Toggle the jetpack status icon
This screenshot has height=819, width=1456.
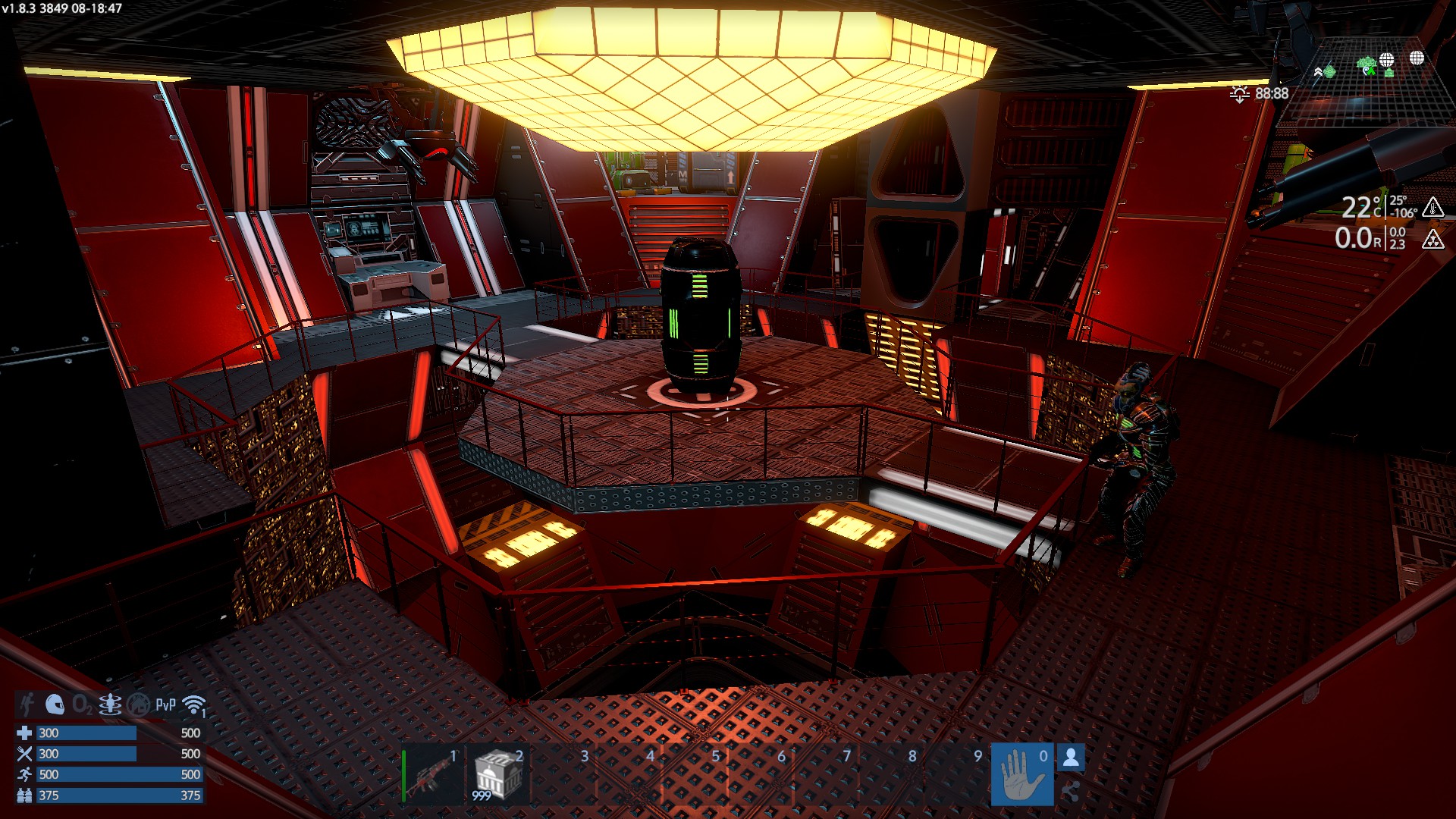27,704
